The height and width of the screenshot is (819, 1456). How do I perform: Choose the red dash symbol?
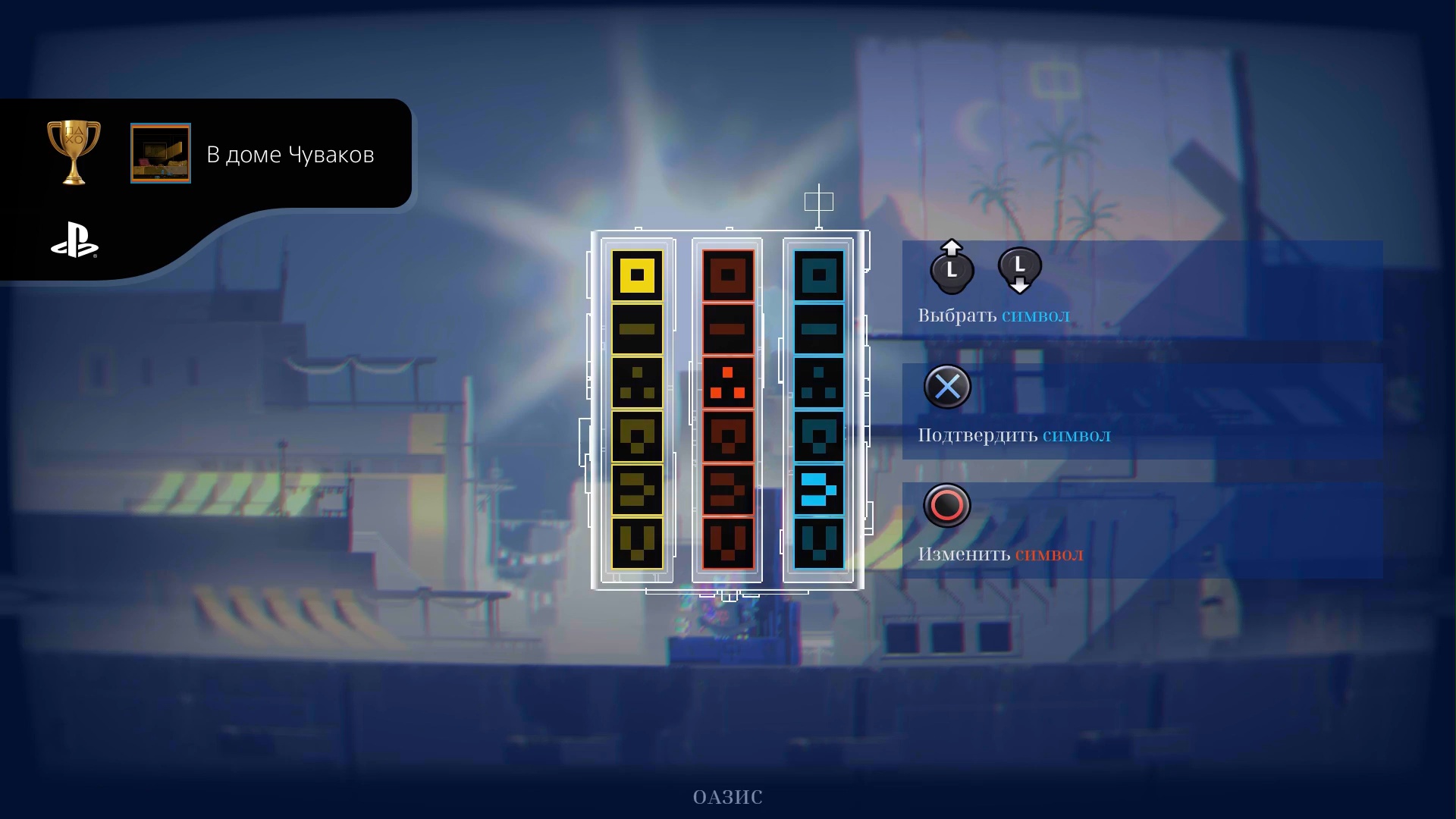tap(728, 329)
